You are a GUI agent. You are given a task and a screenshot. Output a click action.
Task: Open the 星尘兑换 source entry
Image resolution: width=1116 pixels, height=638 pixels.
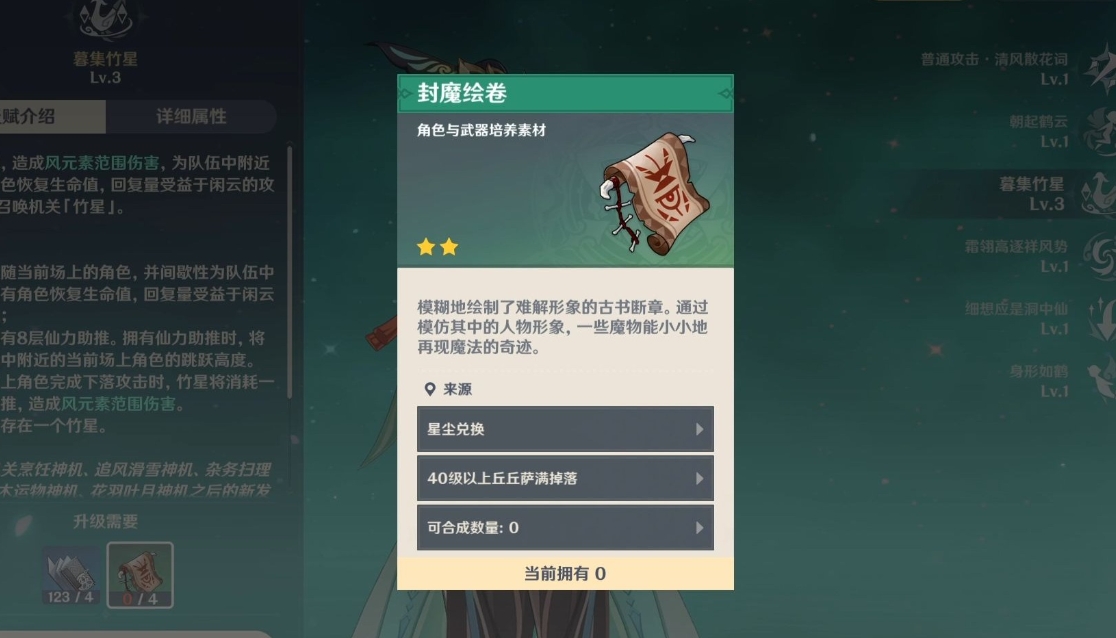pos(565,429)
